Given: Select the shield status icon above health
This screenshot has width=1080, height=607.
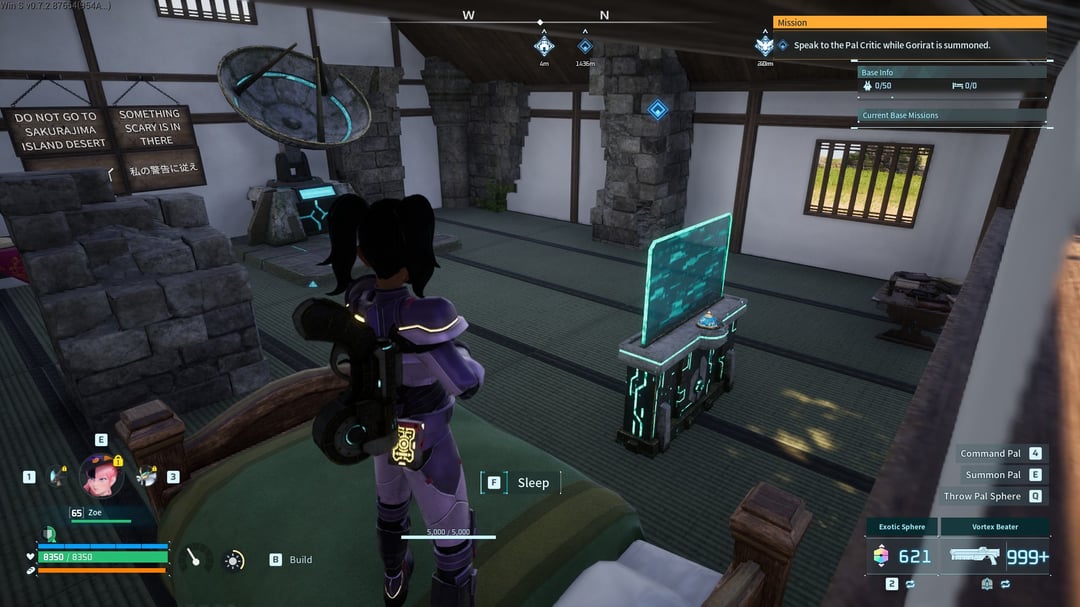Looking at the screenshot, I should (49, 533).
